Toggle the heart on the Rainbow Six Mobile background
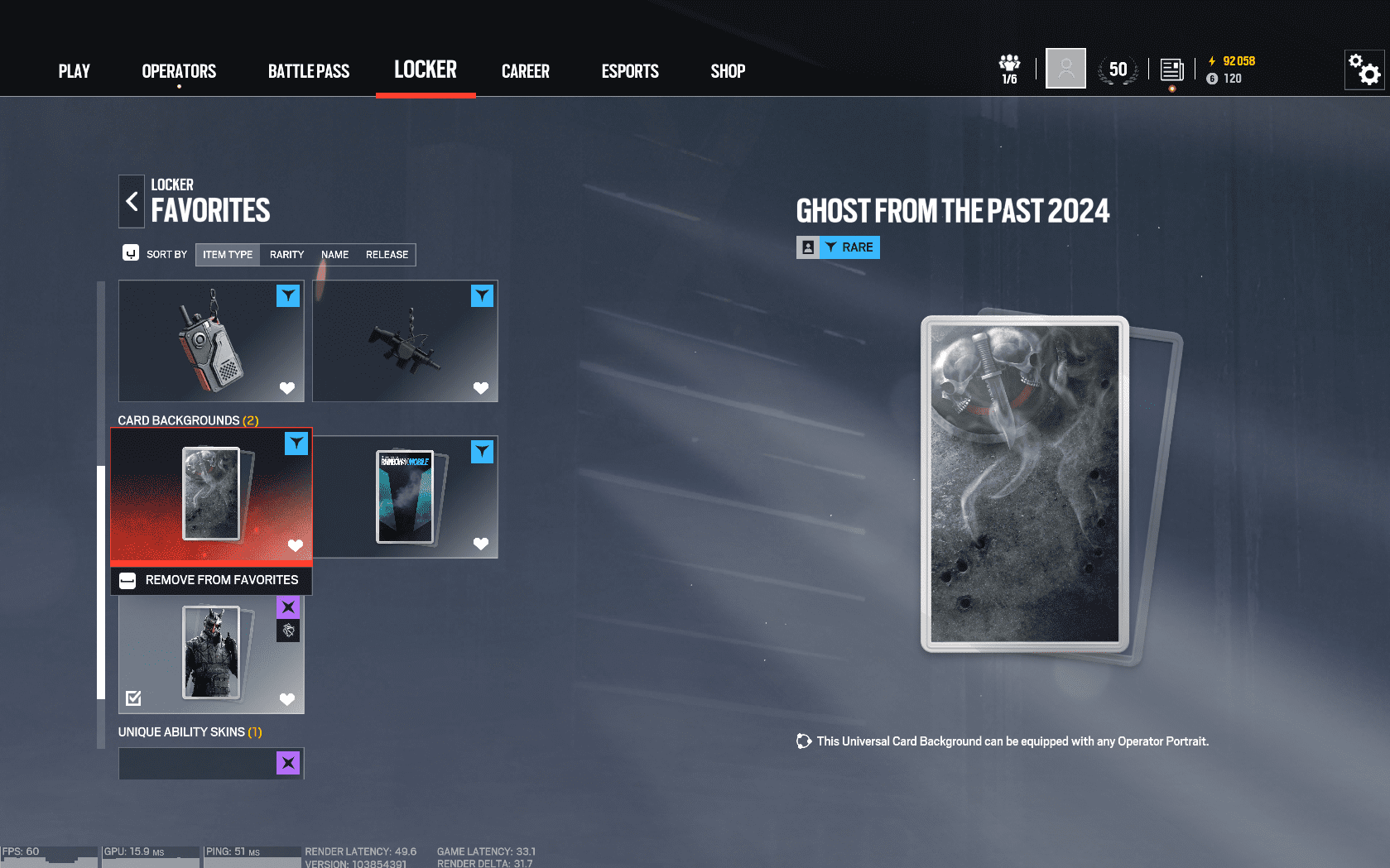Viewport: 1390px width, 868px height. pos(481,544)
